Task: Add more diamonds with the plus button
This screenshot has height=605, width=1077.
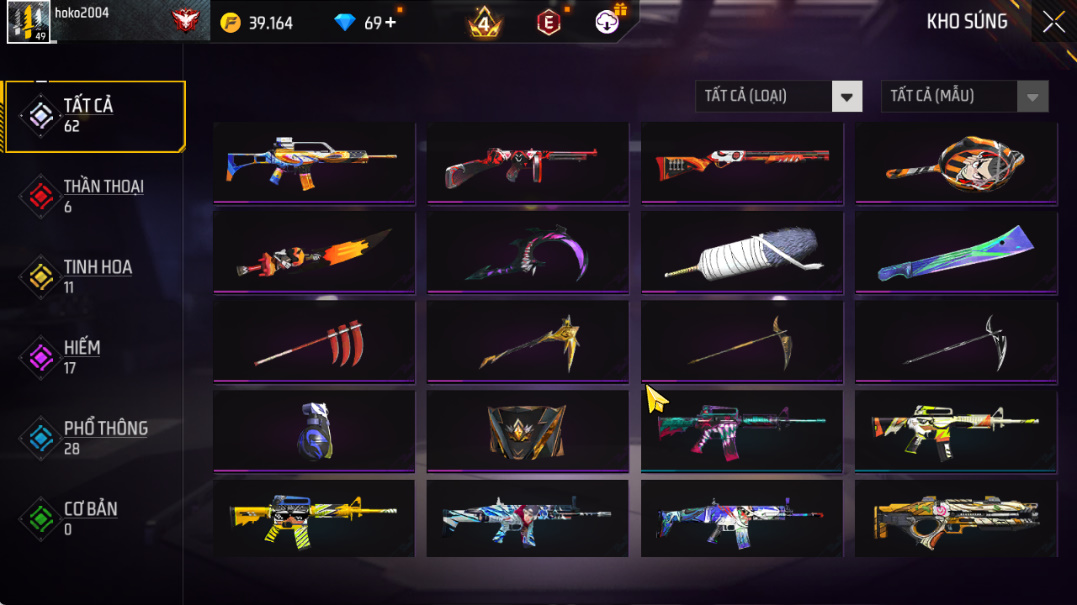Action: [390, 23]
